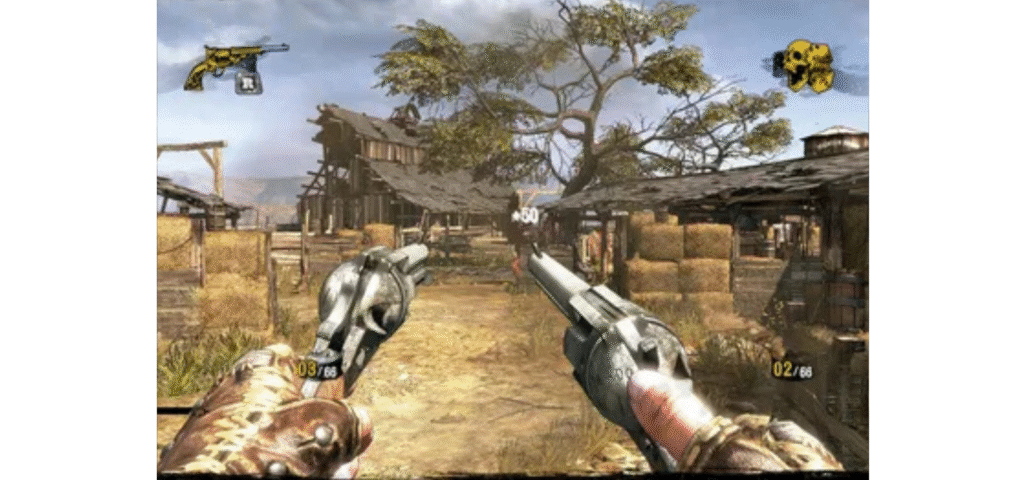Viewport: 1024px width, 480px height.
Task: Select the golden skull icon
Action: pos(807,65)
